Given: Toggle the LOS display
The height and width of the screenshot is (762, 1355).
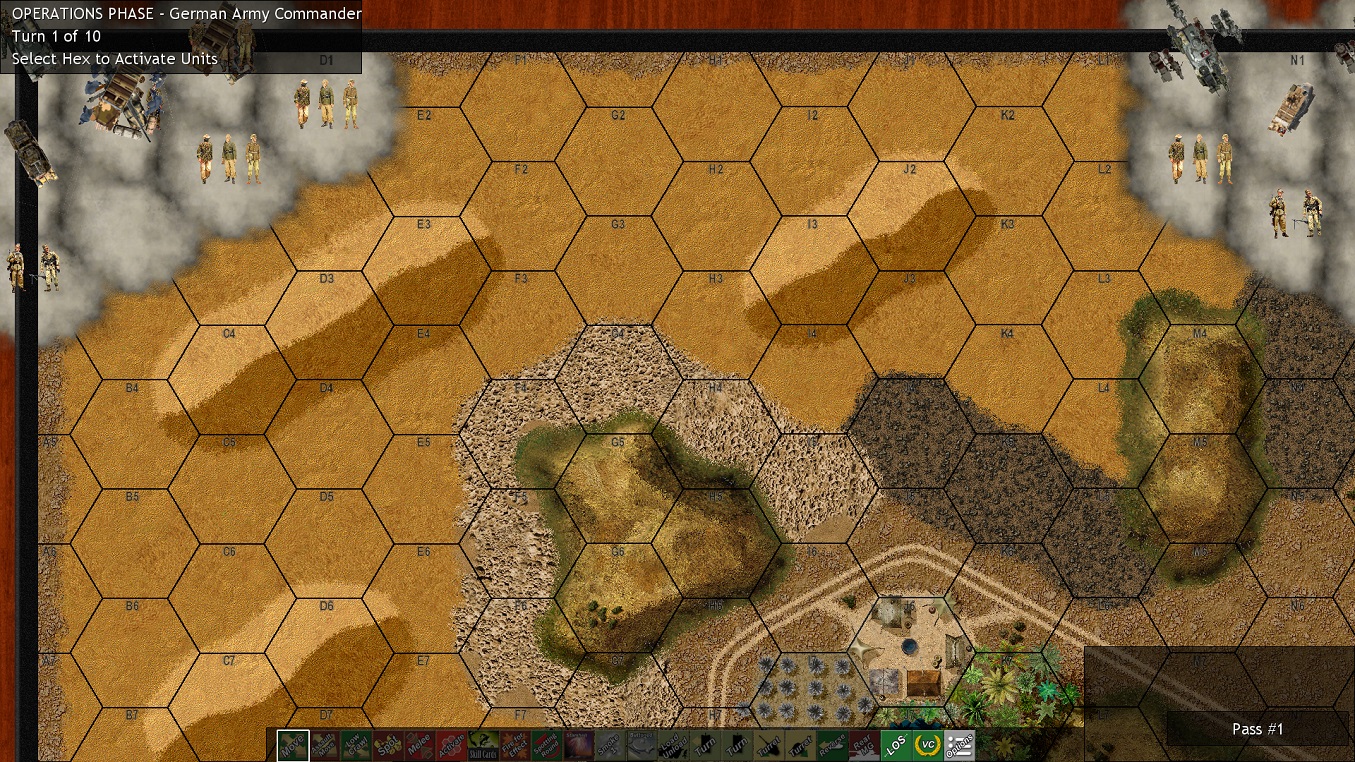Looking at the screenshot, I should pyautogui.click(x=896, y=746).
